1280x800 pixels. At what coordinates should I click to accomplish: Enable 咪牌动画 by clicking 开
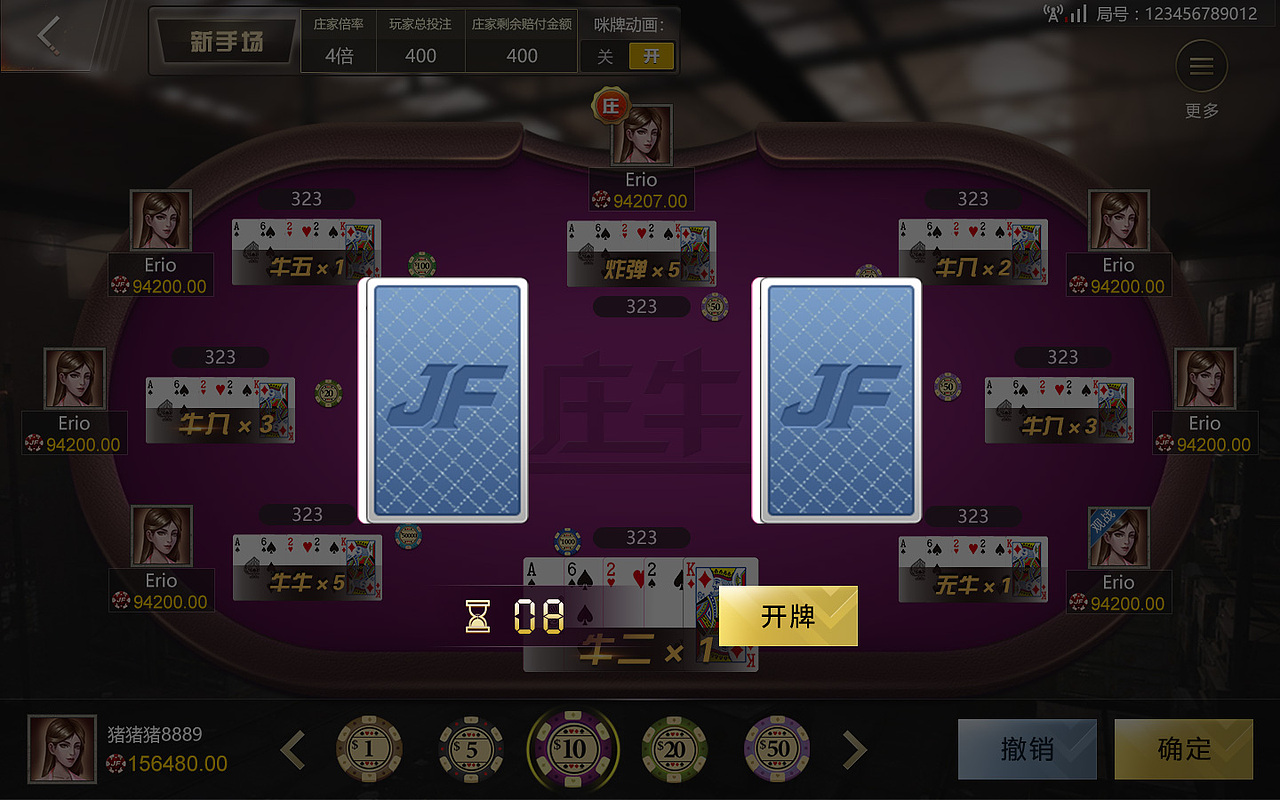652,56
